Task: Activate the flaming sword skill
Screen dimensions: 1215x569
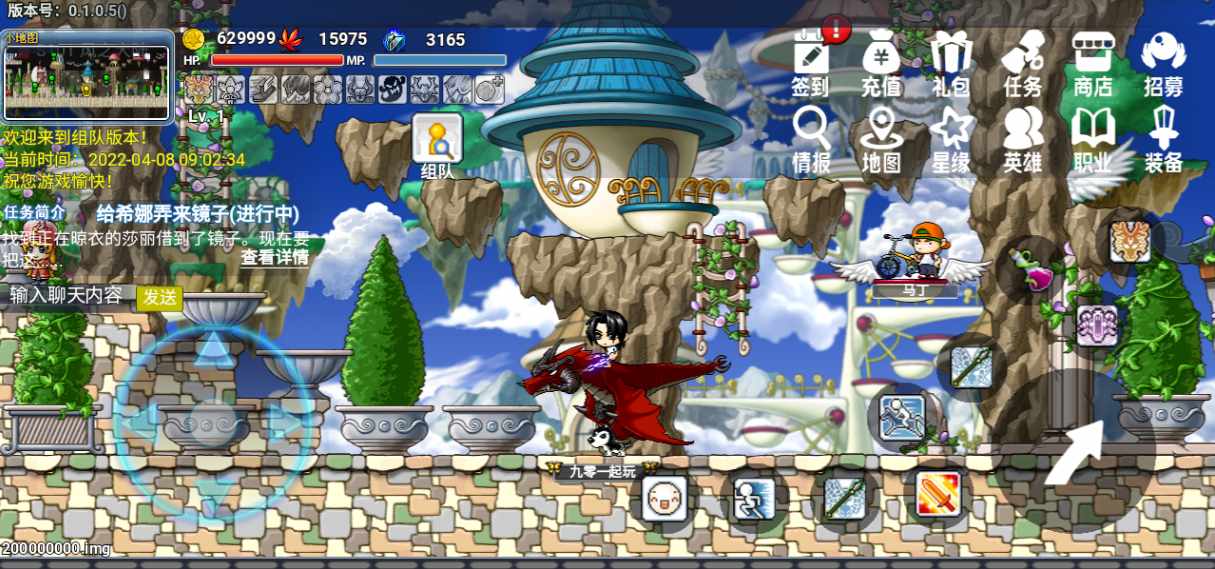Action: click(938, 495)
